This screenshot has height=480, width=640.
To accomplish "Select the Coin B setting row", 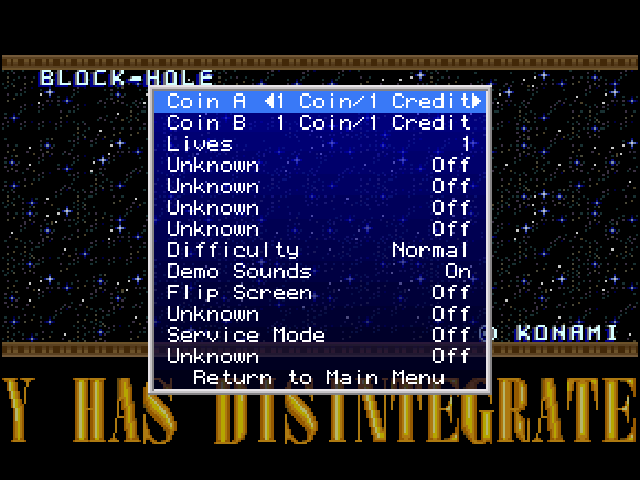I will pos(318,123).
